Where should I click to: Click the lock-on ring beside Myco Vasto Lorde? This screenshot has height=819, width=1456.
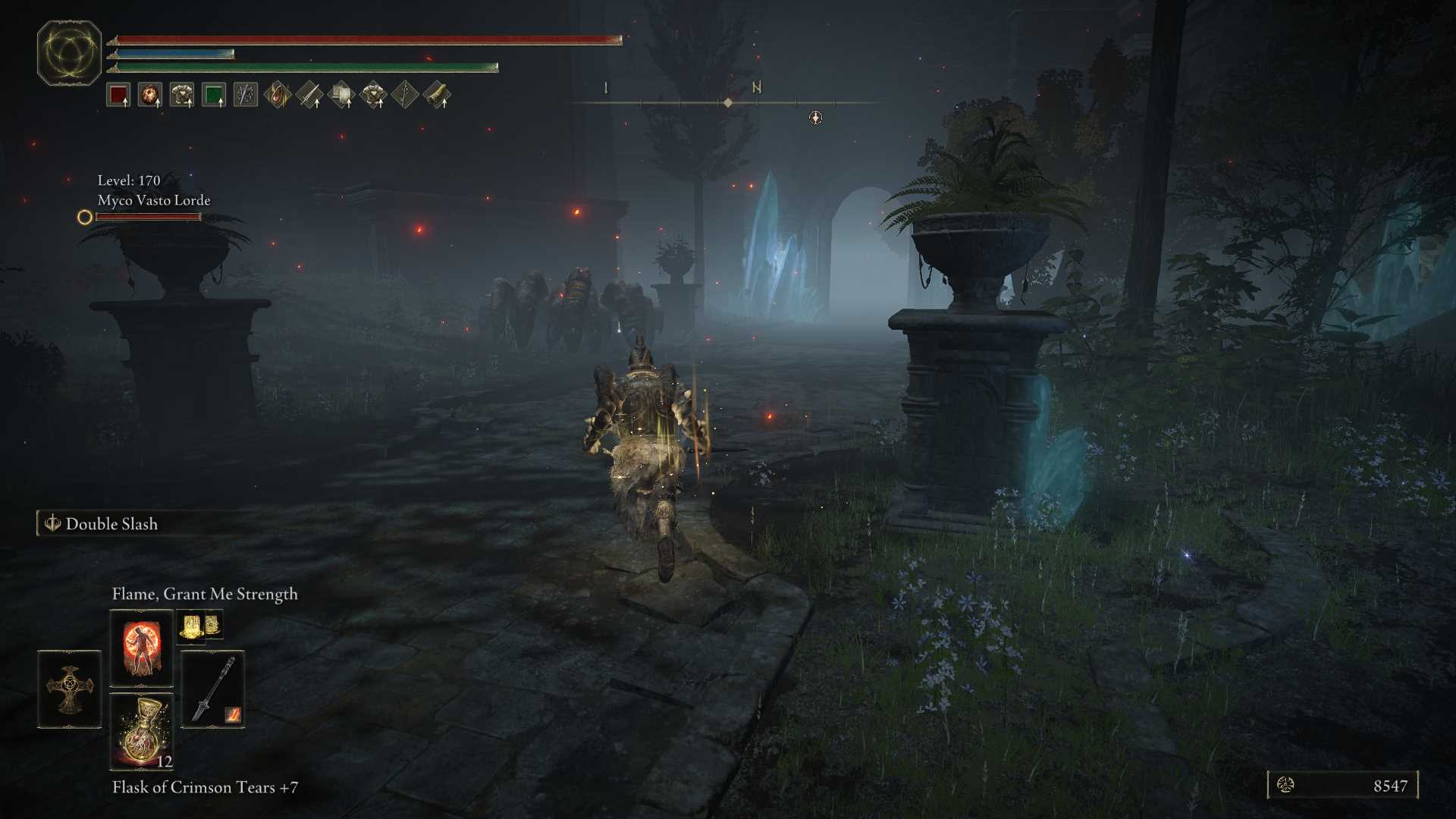(x=85, y=218)
